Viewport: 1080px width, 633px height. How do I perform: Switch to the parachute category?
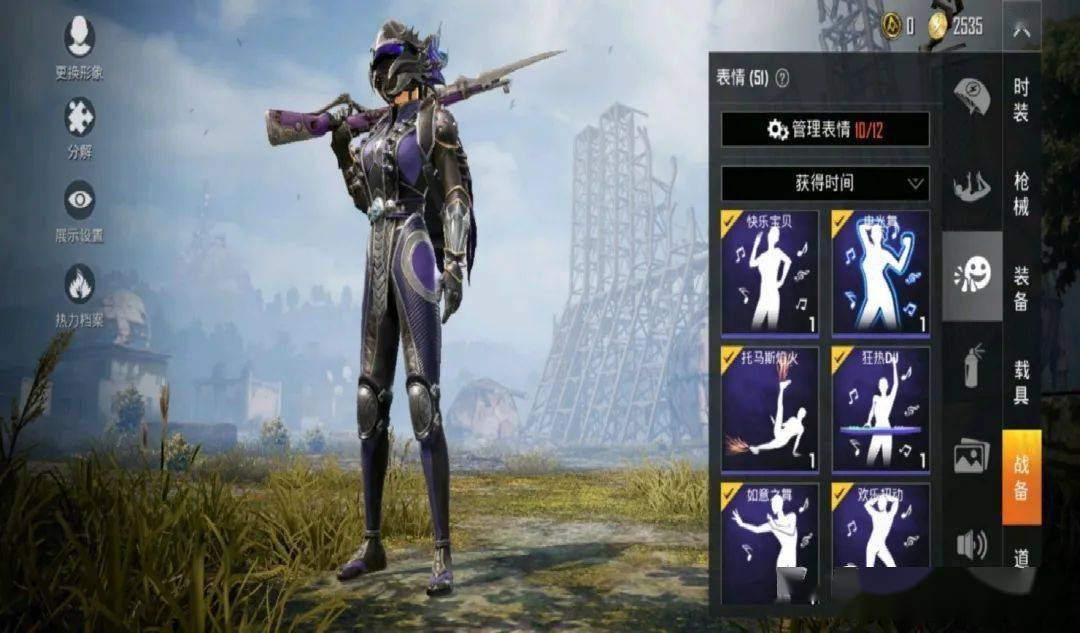pos(971,97)
